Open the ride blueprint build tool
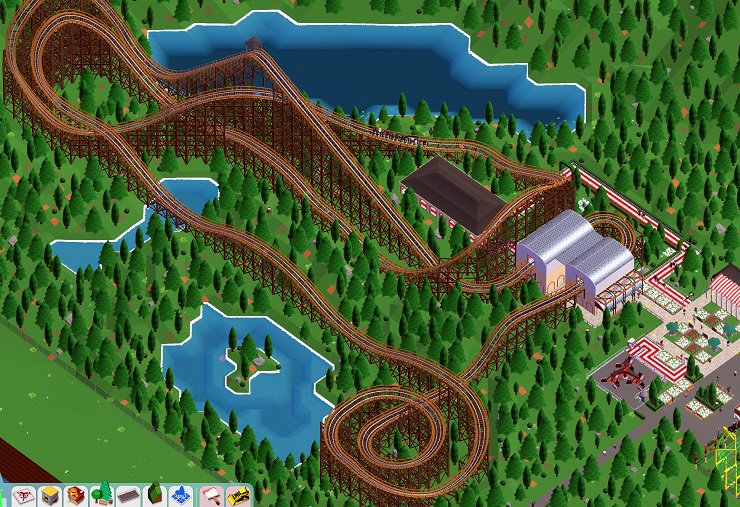Viewport: 740px width, 507px height. pos(22,495)
